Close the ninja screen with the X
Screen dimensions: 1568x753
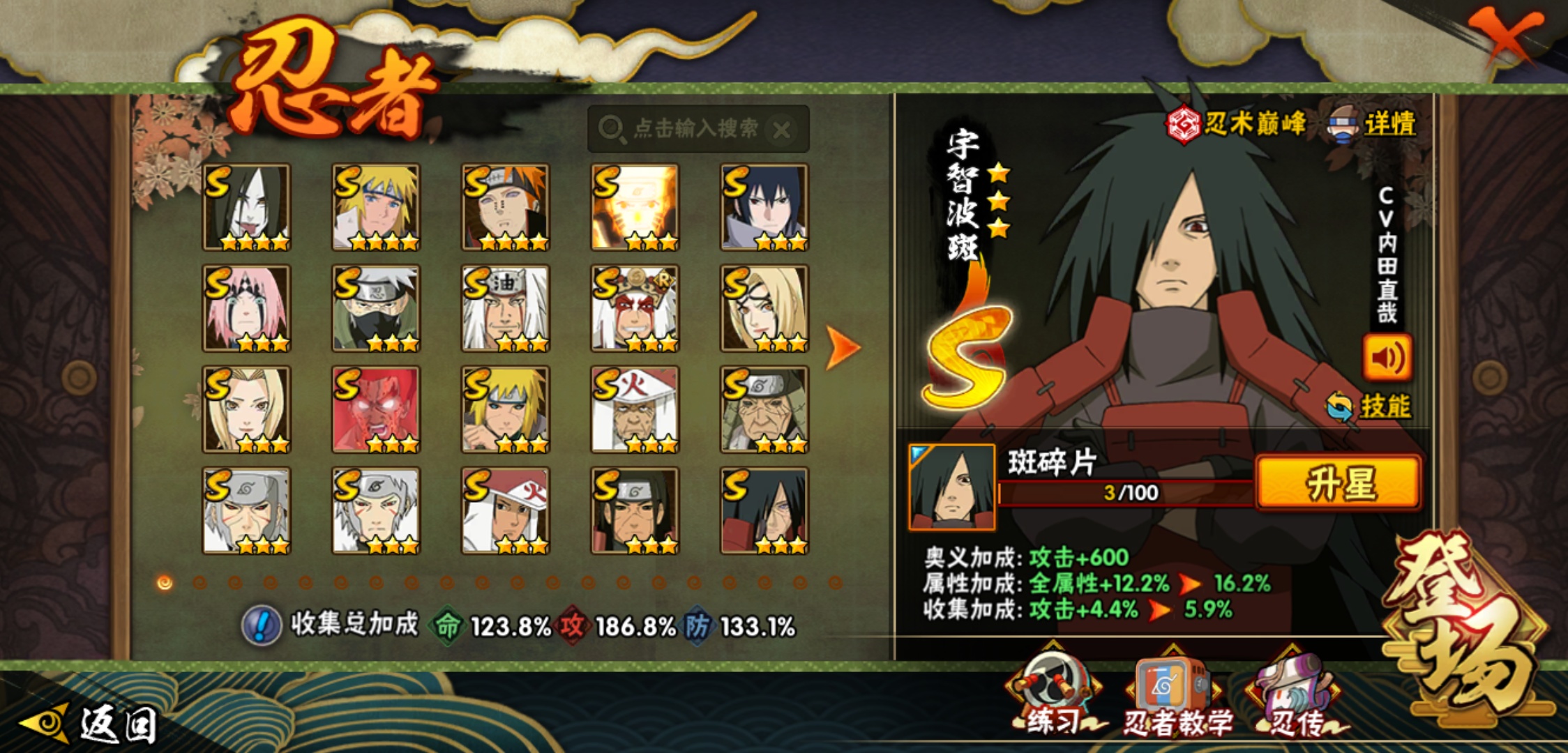[1505, 35]
